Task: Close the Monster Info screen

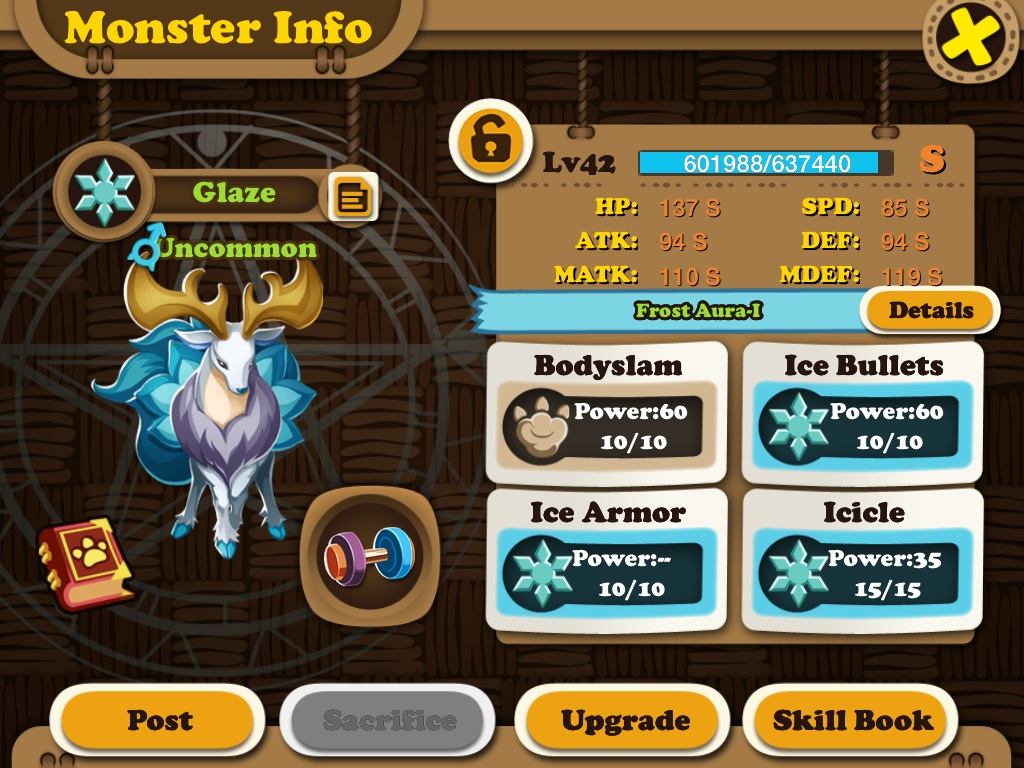Action: [x=971, y=38]
